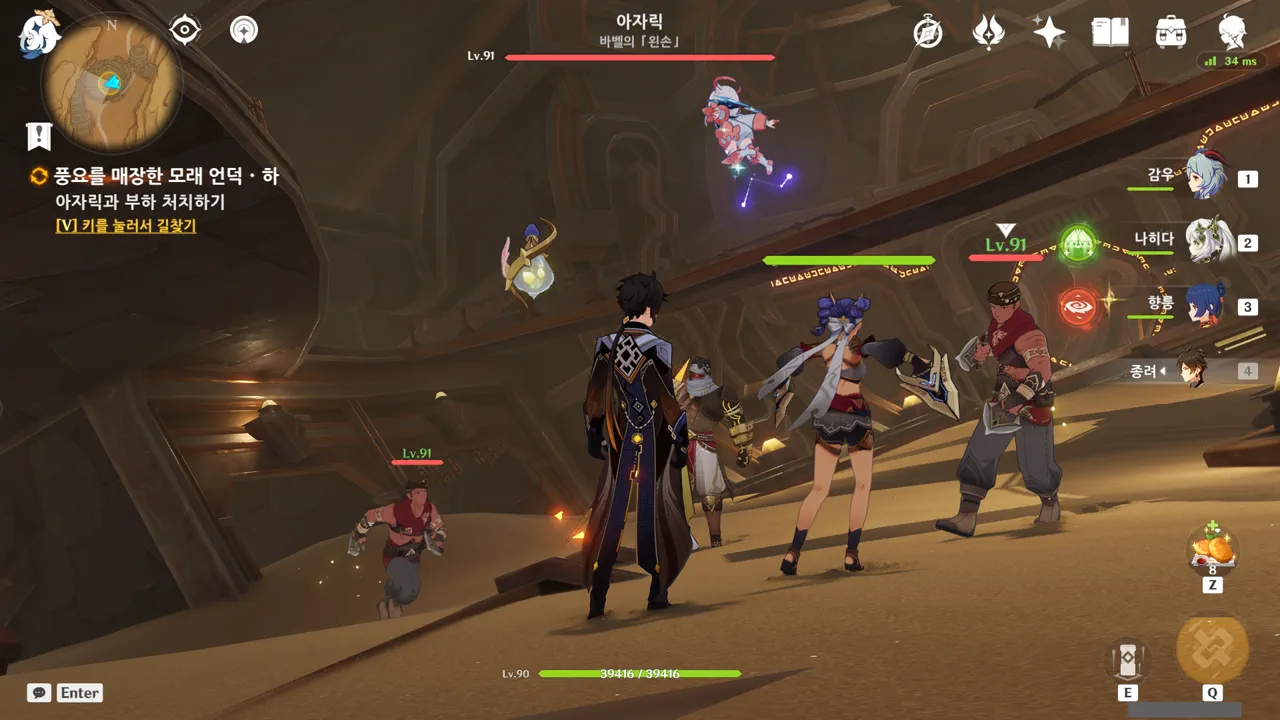
Task: Open the backpack inventory
Action: pyautogui.click(x=1170, y=32)
